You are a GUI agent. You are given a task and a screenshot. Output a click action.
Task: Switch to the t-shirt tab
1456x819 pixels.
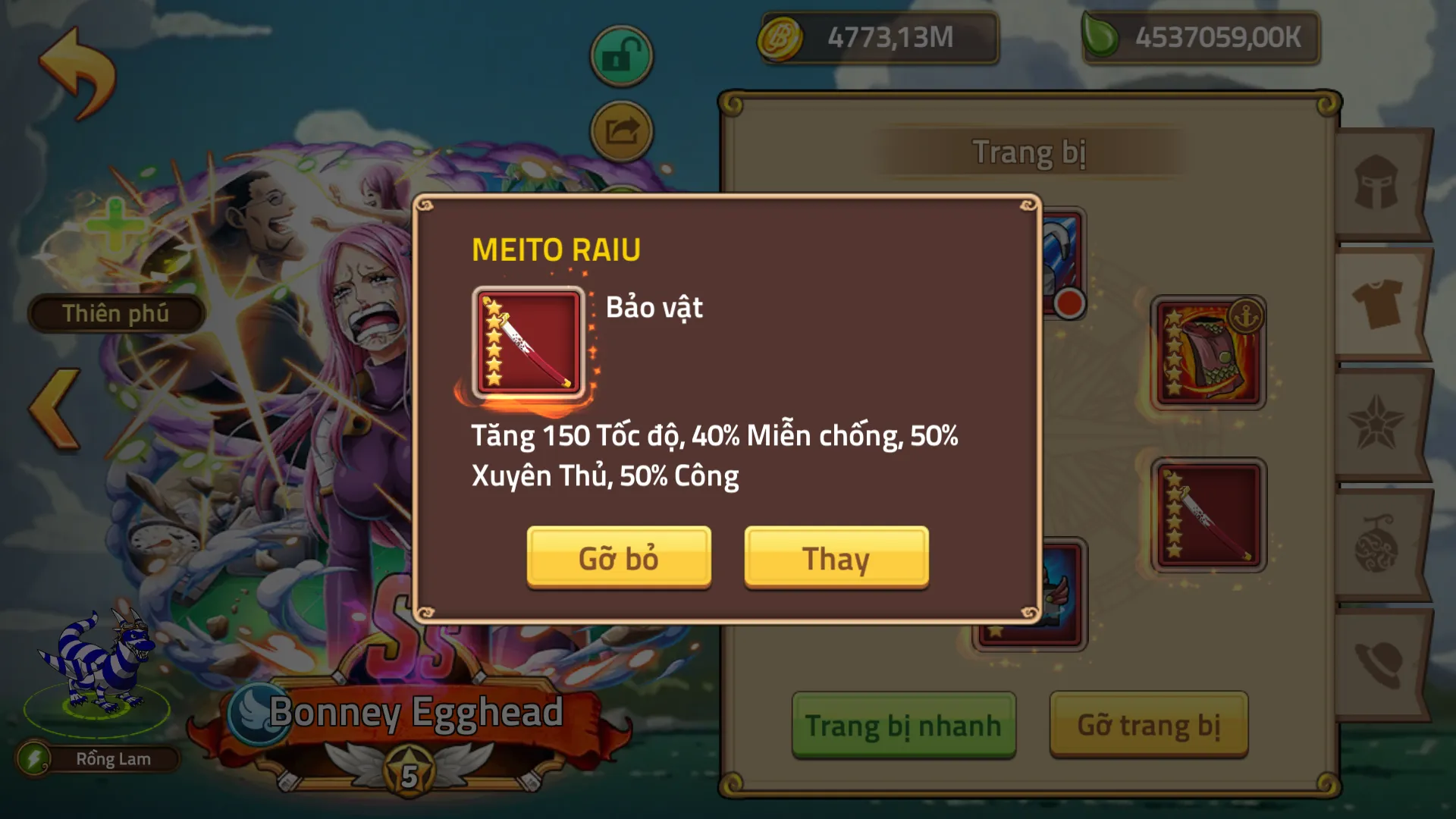point(1376,303)
